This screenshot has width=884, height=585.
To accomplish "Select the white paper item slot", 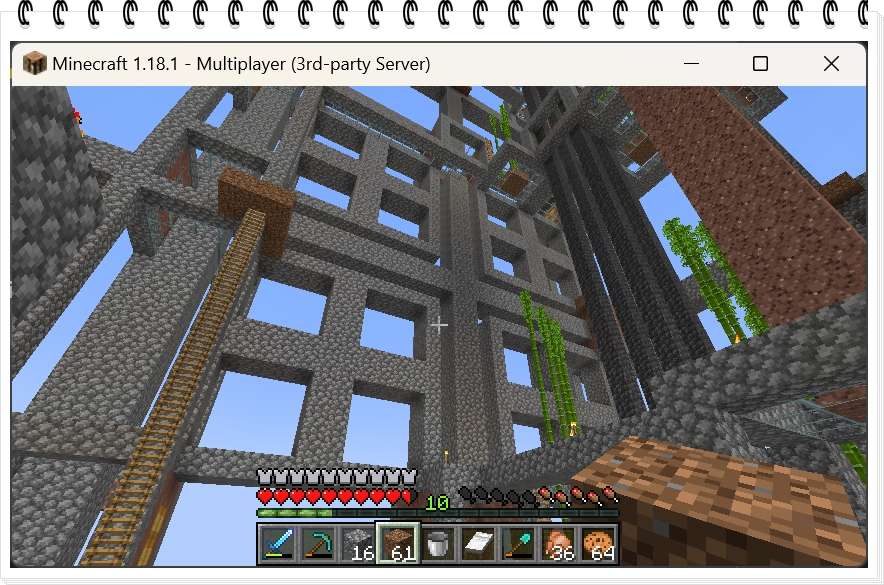I will pyautogui.click(x=477, y=544).
